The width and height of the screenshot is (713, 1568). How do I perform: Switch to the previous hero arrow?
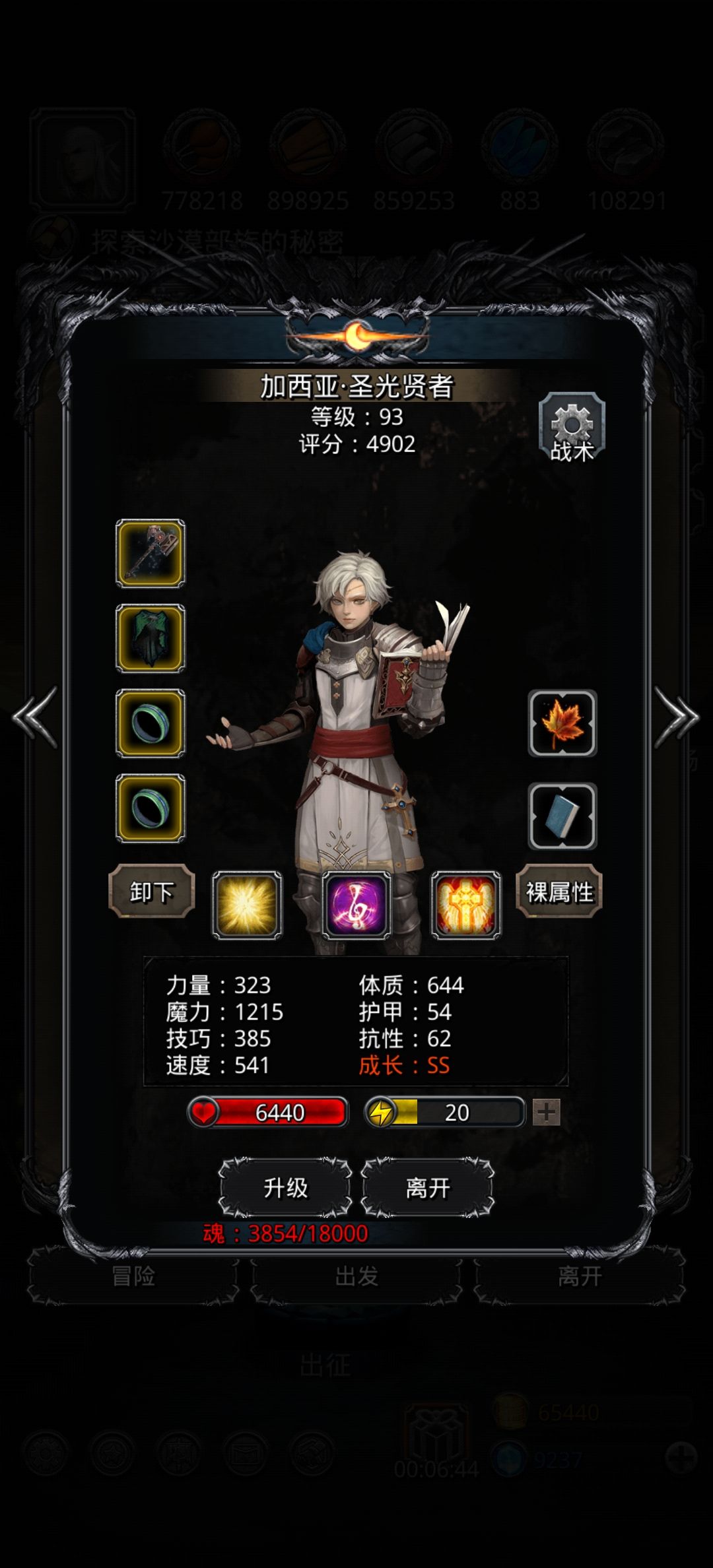click(x=35, y=717)
